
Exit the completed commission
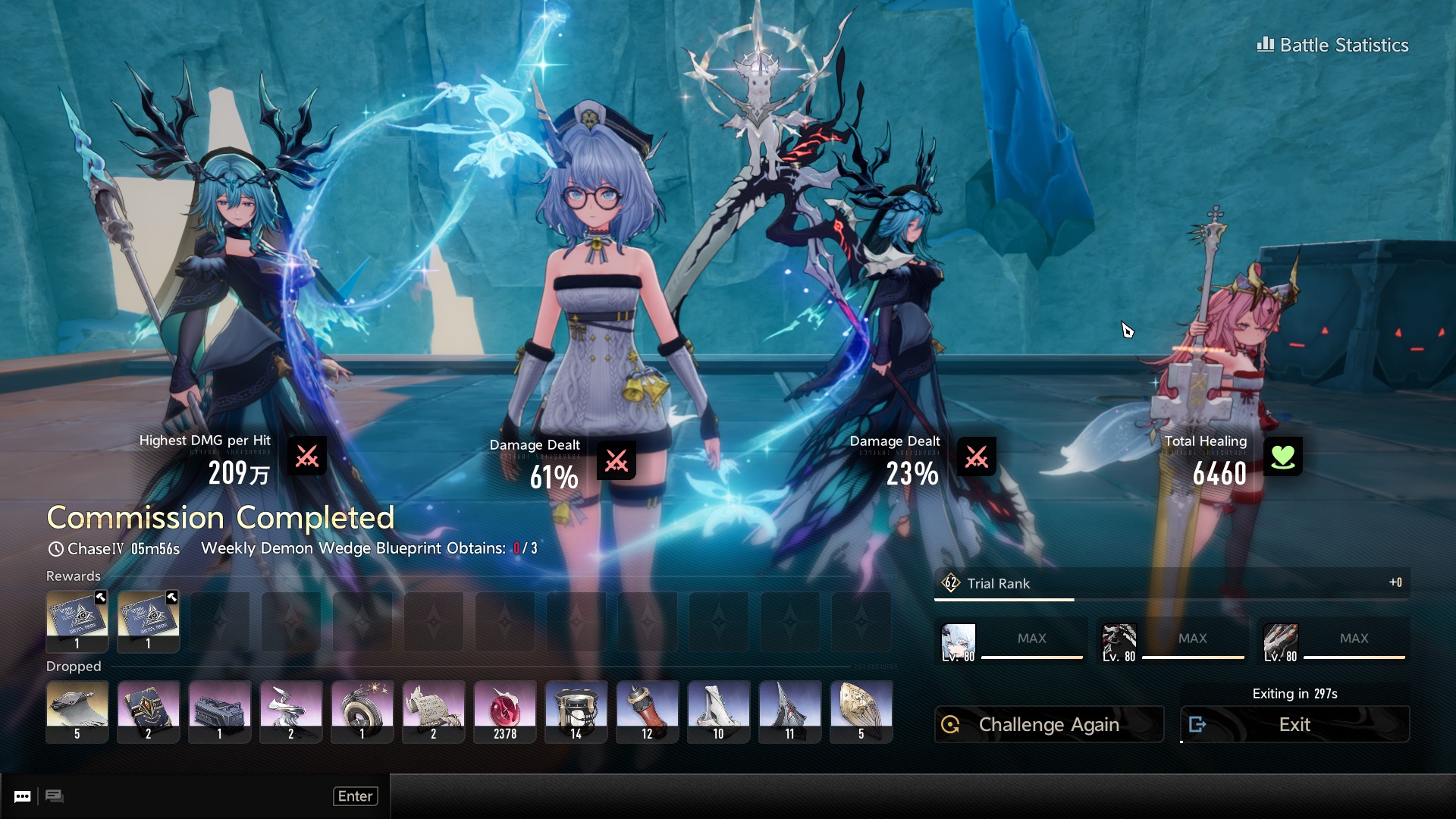click(1294, 725)
